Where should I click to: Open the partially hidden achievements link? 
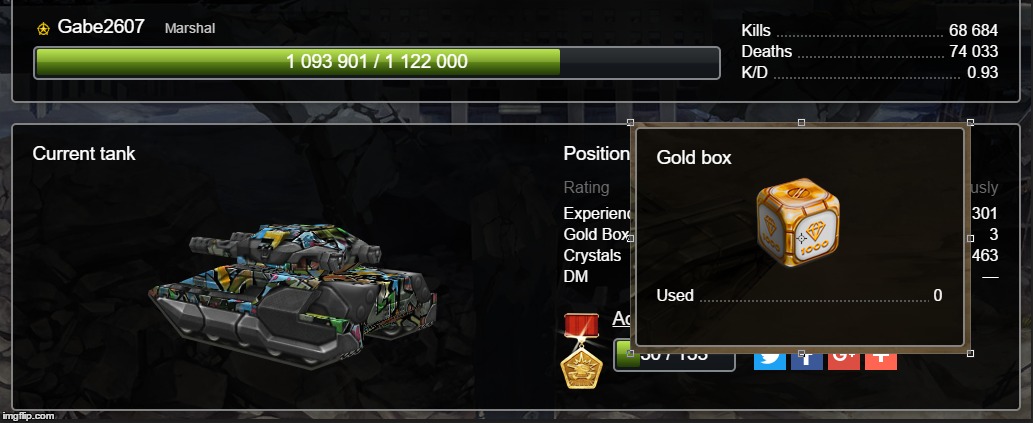[621, 319]
